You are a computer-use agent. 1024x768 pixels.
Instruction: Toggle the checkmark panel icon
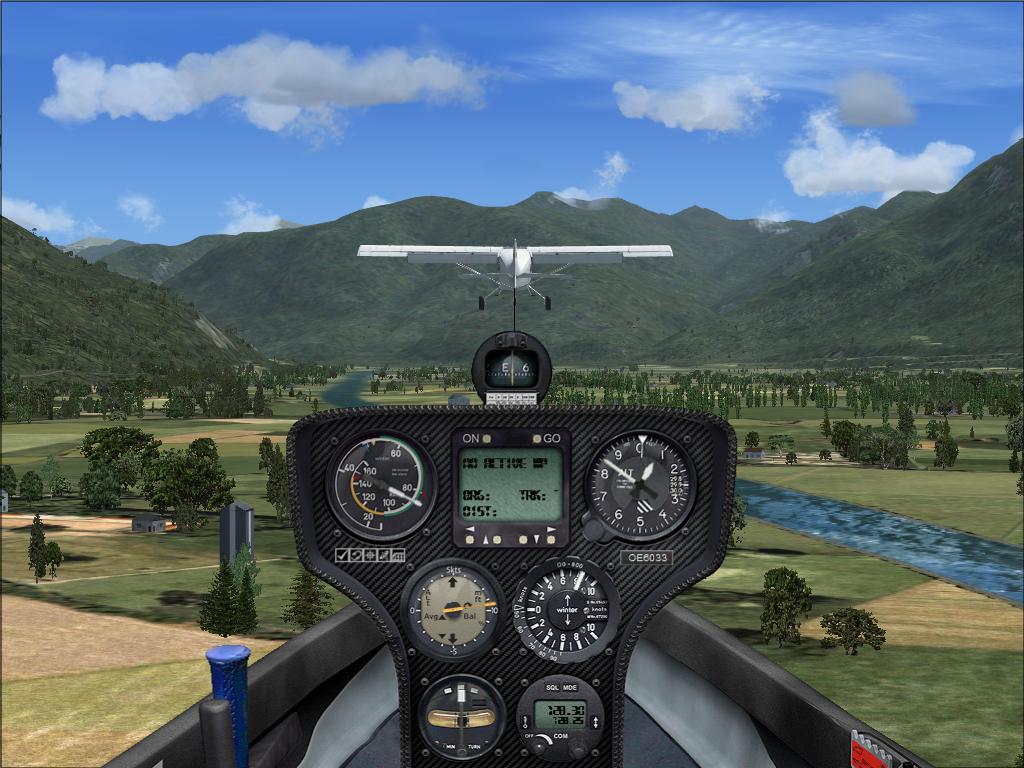341,555
